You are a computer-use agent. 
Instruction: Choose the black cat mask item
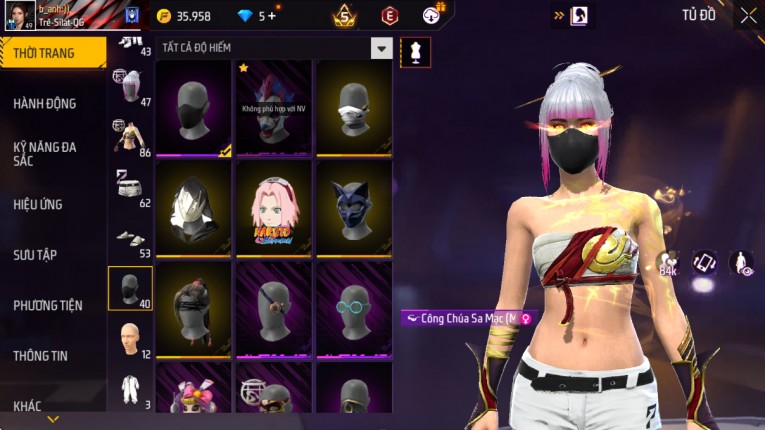(x=354, y=208)
